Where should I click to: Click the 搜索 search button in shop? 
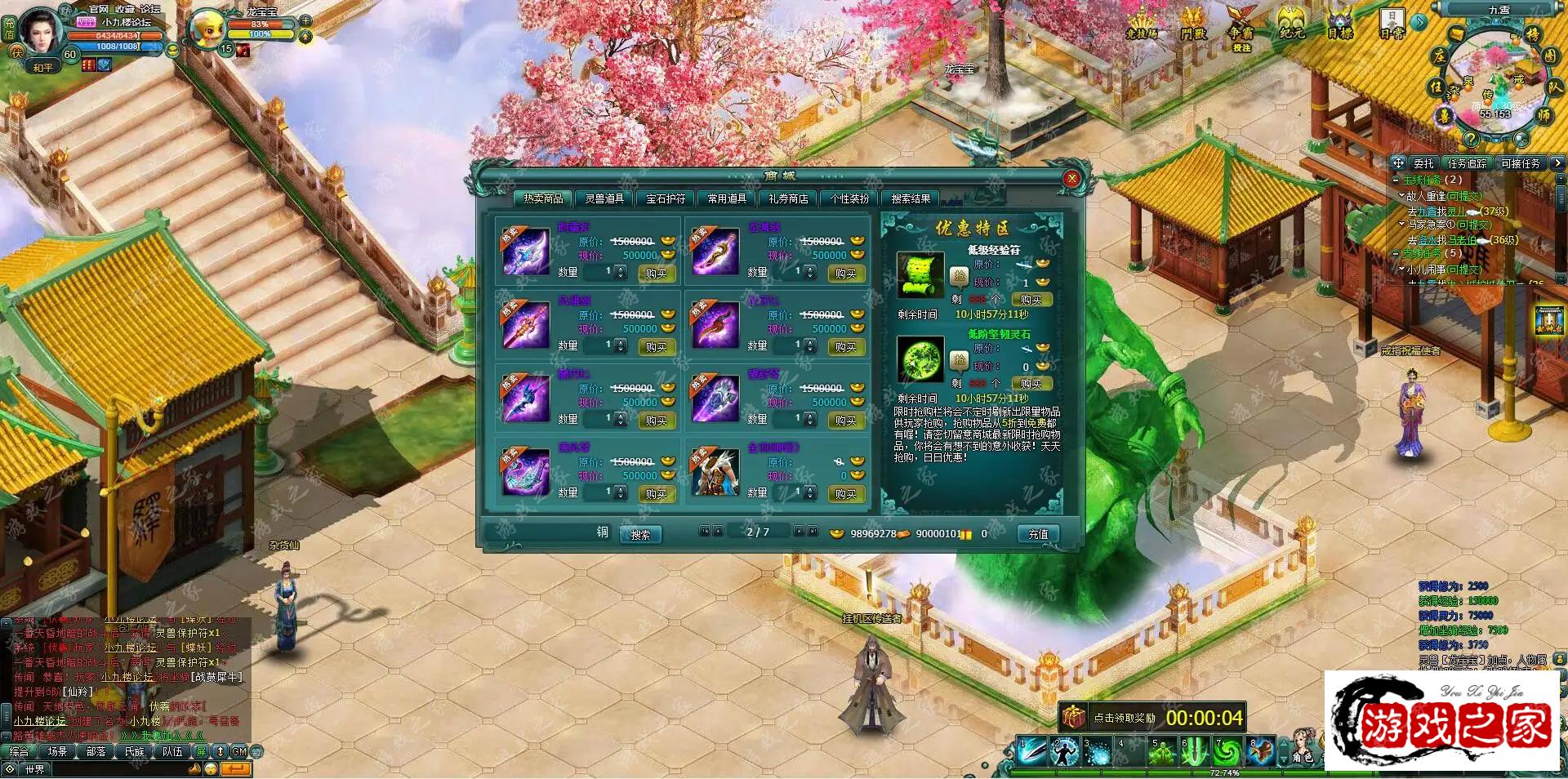click(x=640, y=535)
